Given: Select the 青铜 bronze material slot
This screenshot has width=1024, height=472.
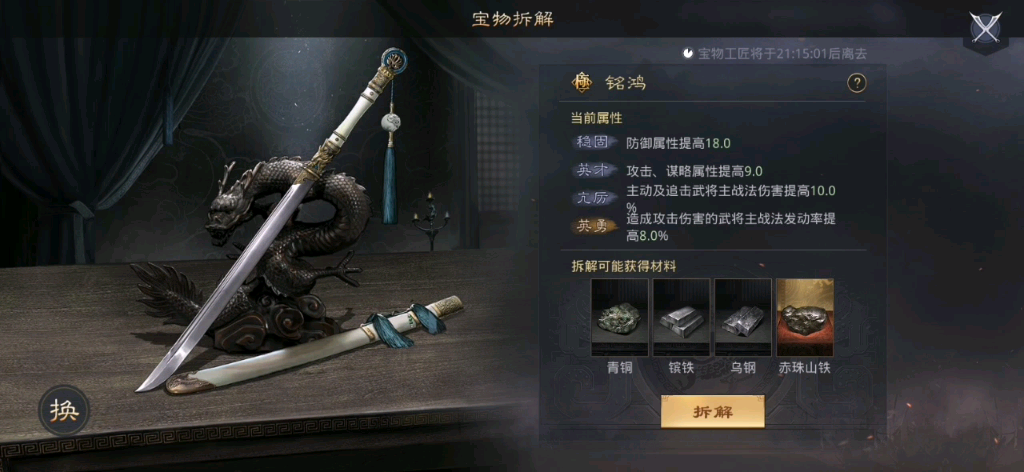Looking at the screenshot, I should pos(620,317).
